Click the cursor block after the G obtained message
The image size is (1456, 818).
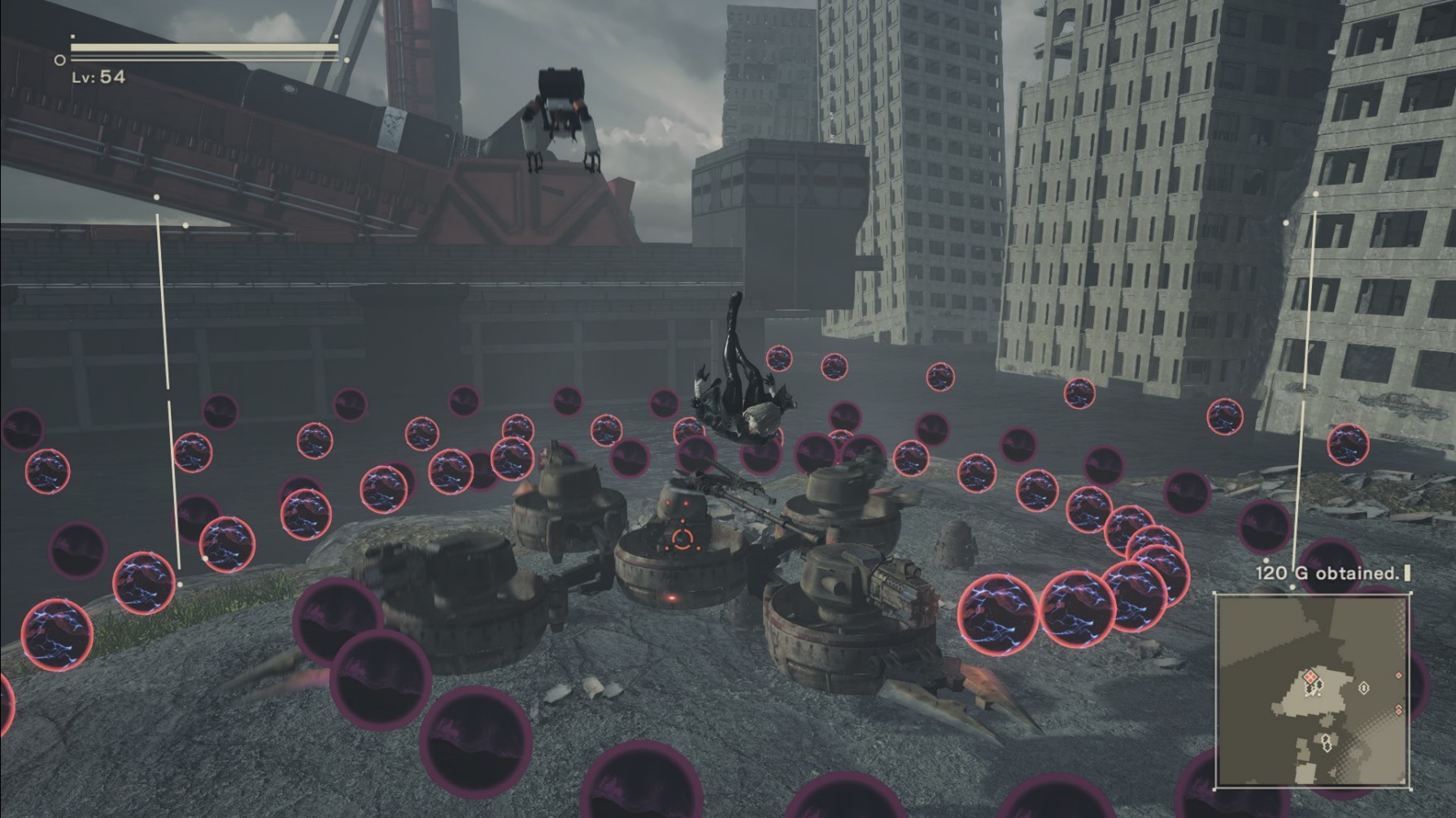coord(1407,572)
